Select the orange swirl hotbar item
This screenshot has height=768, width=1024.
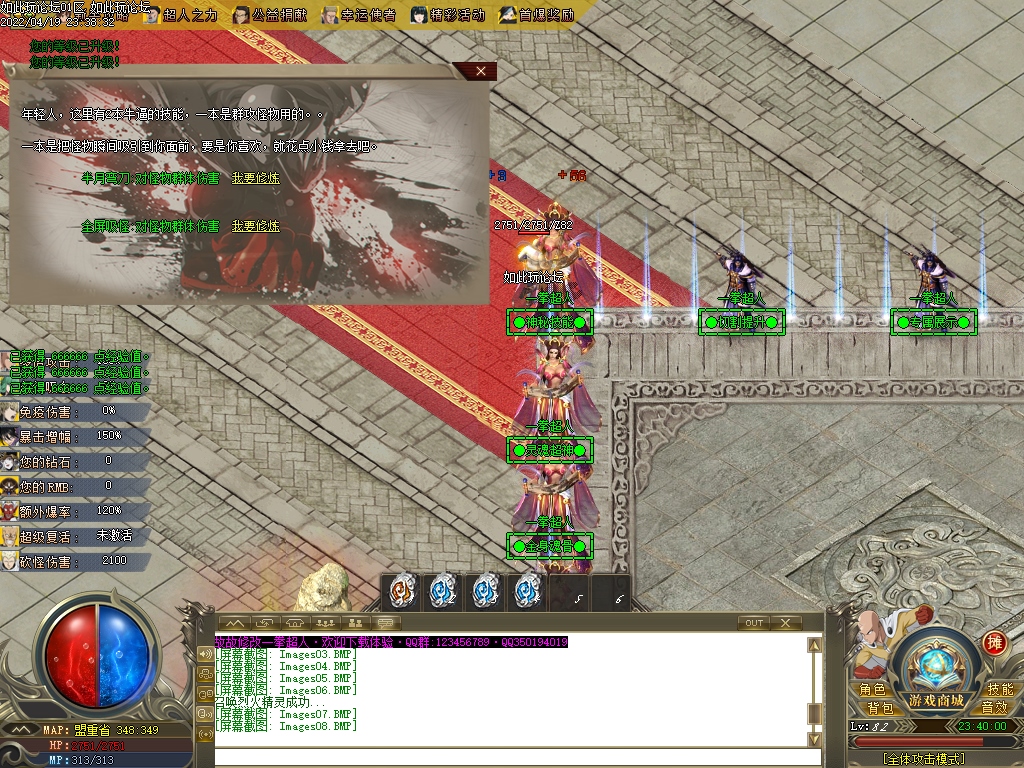[403, 592]
